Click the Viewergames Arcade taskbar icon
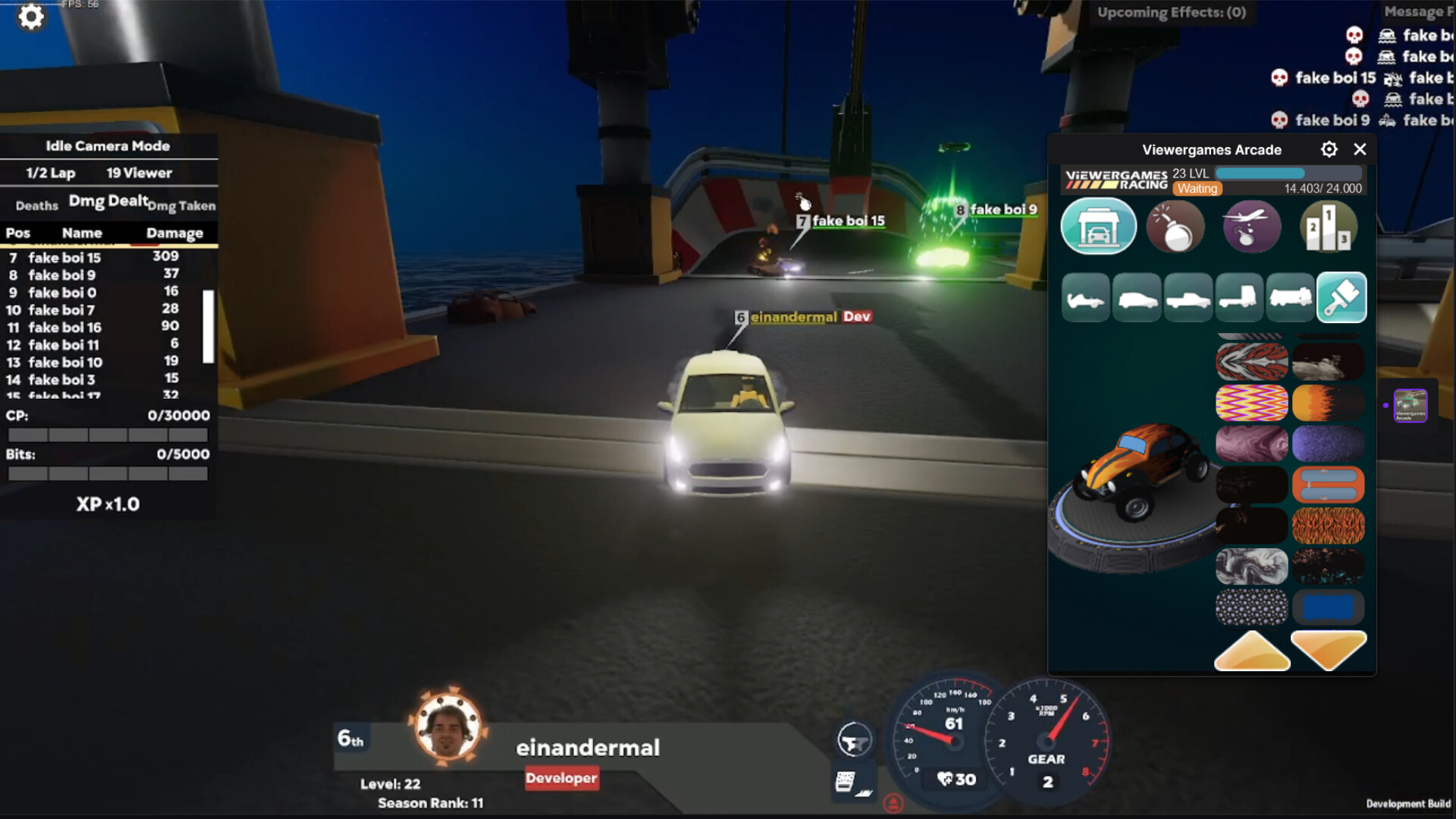The height and width of the screenshot is (819, 1456). coord(1409,406)
